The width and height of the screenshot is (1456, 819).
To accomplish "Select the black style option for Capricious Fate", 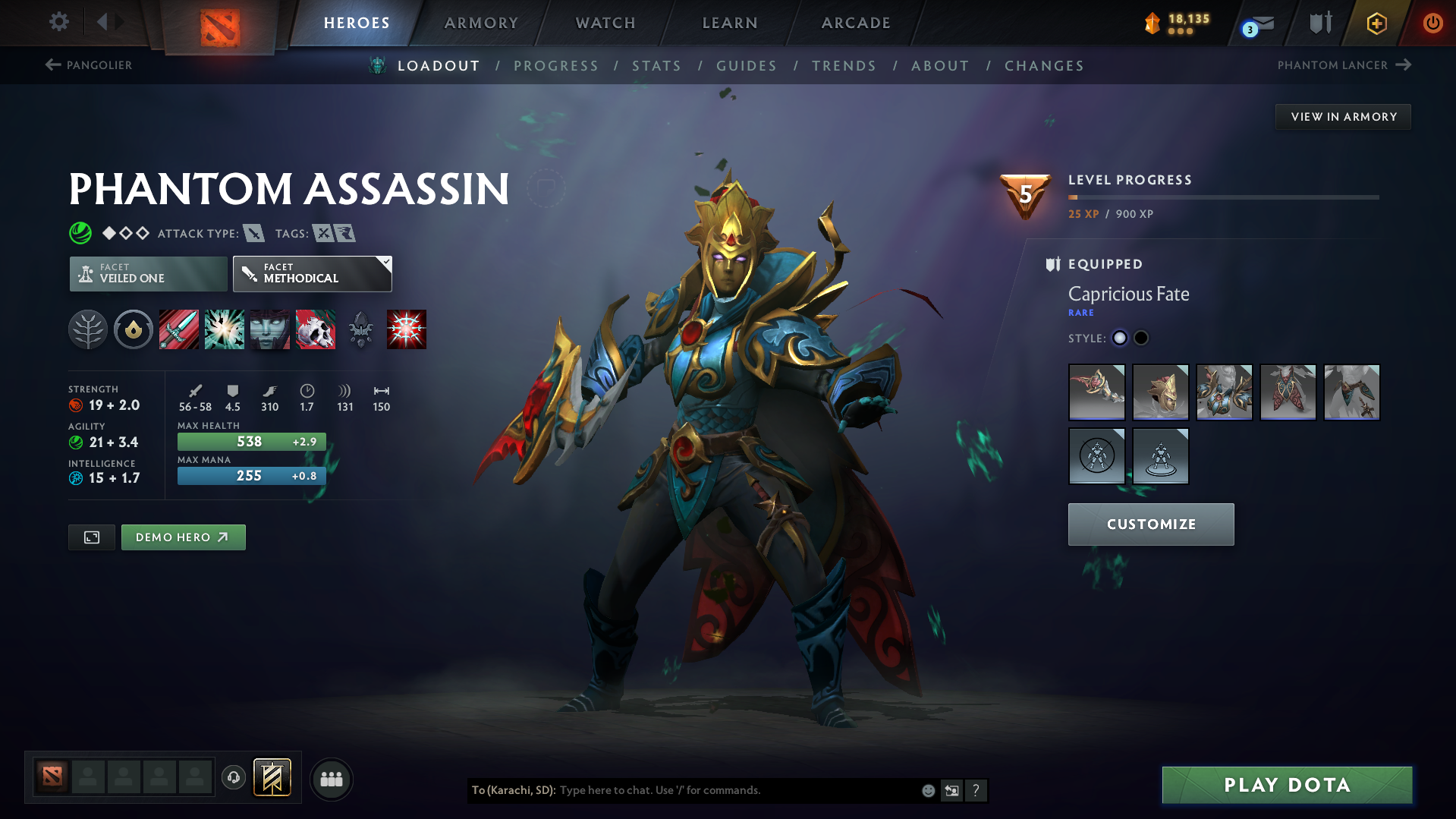I will point(1140,338).
